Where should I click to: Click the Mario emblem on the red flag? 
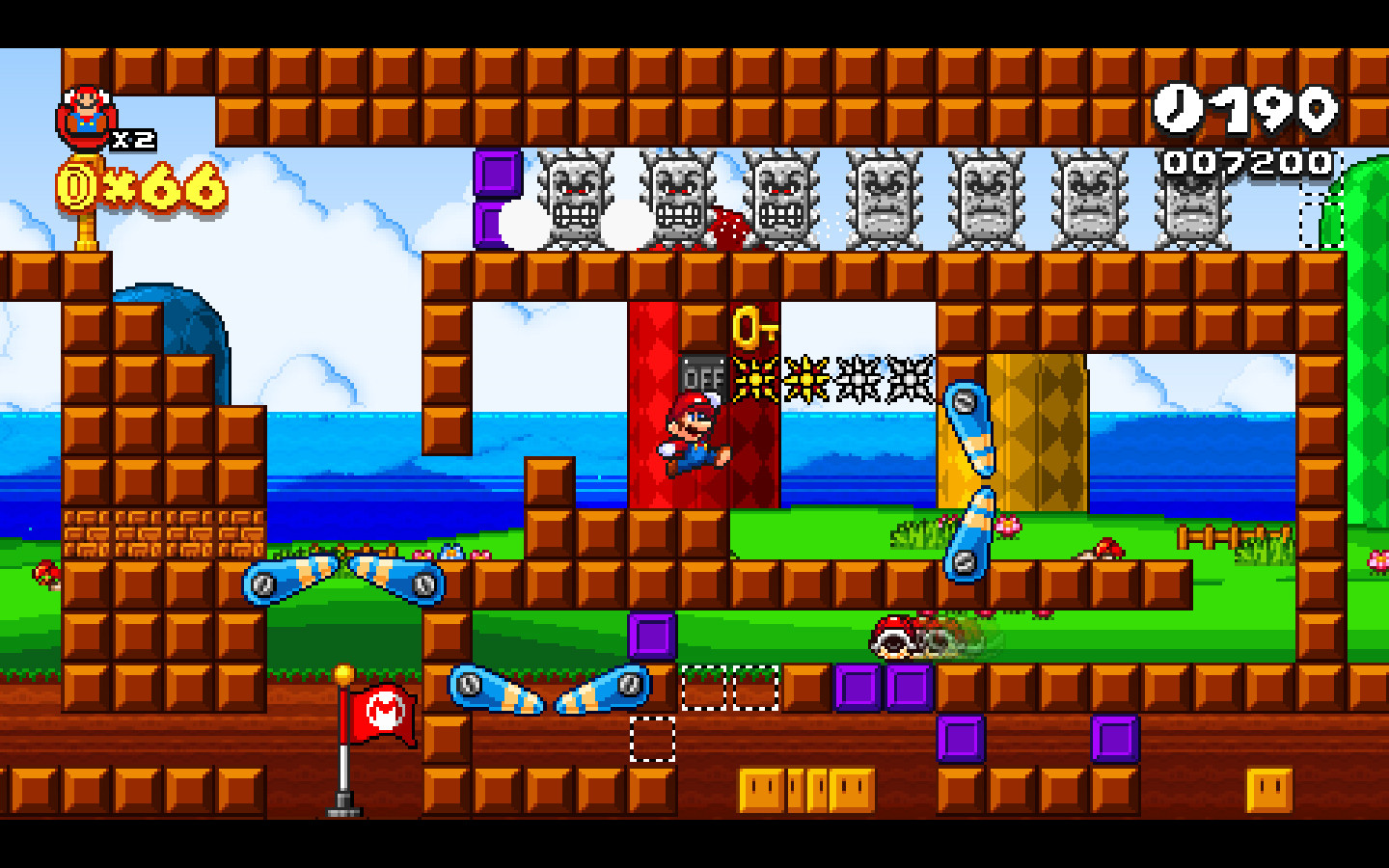(x=385, y=710)
